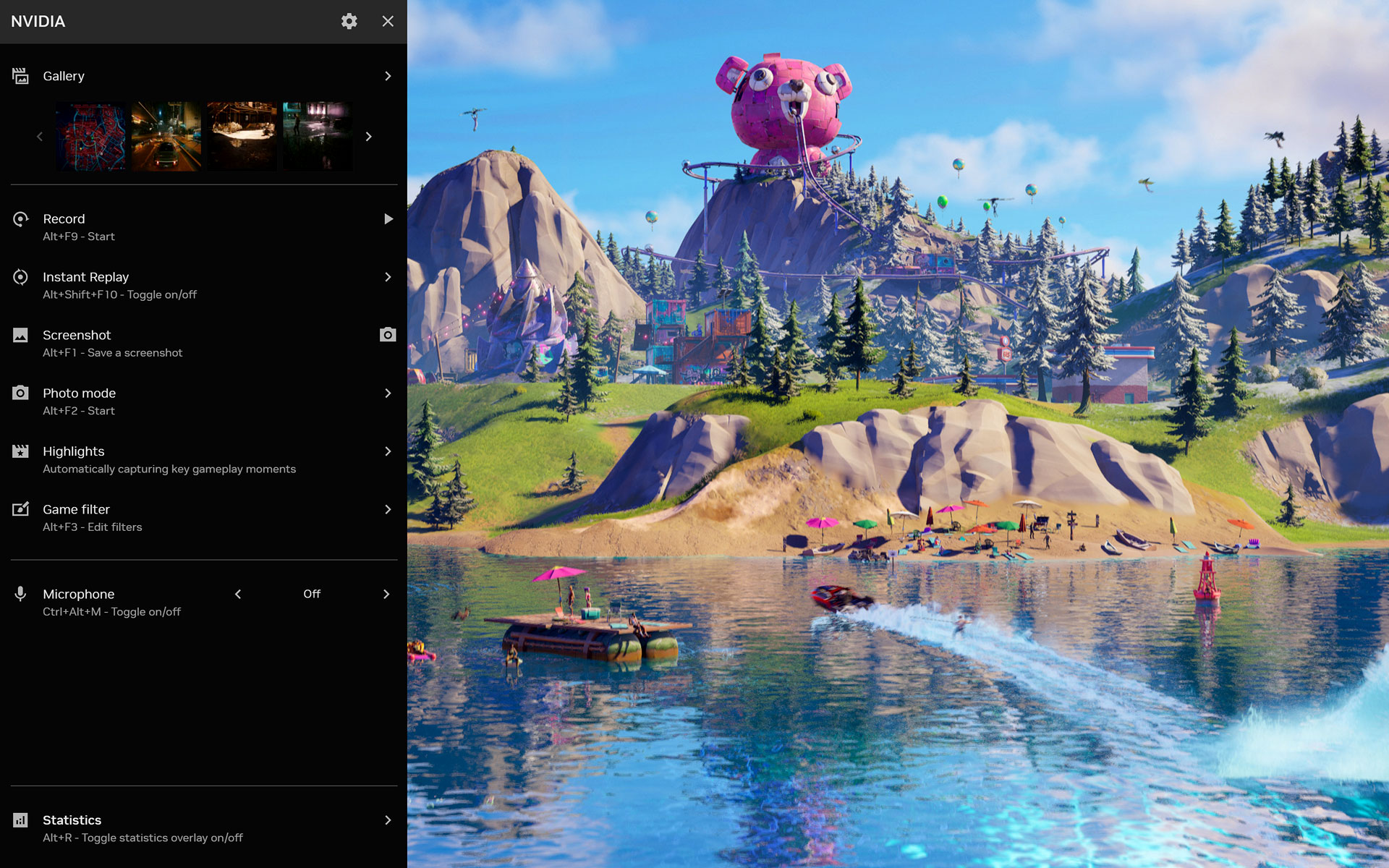1389x868 pixels.
Task: Turn the Microphone on
Action: click(x=386, y=594)
